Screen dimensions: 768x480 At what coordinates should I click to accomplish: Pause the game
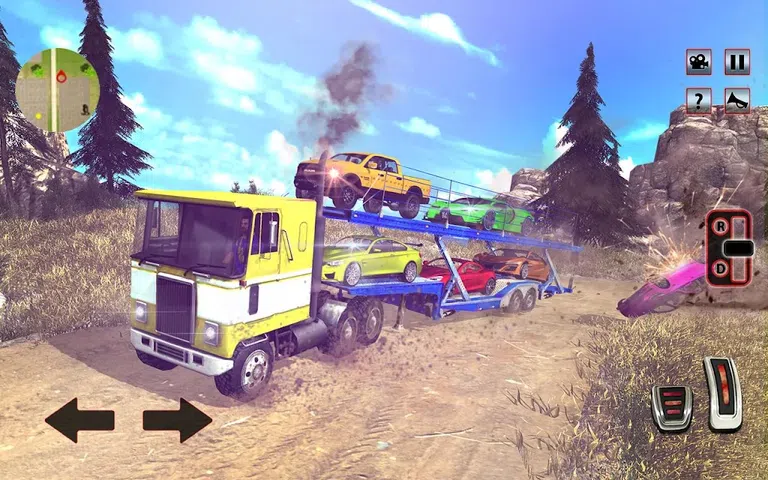737,62
